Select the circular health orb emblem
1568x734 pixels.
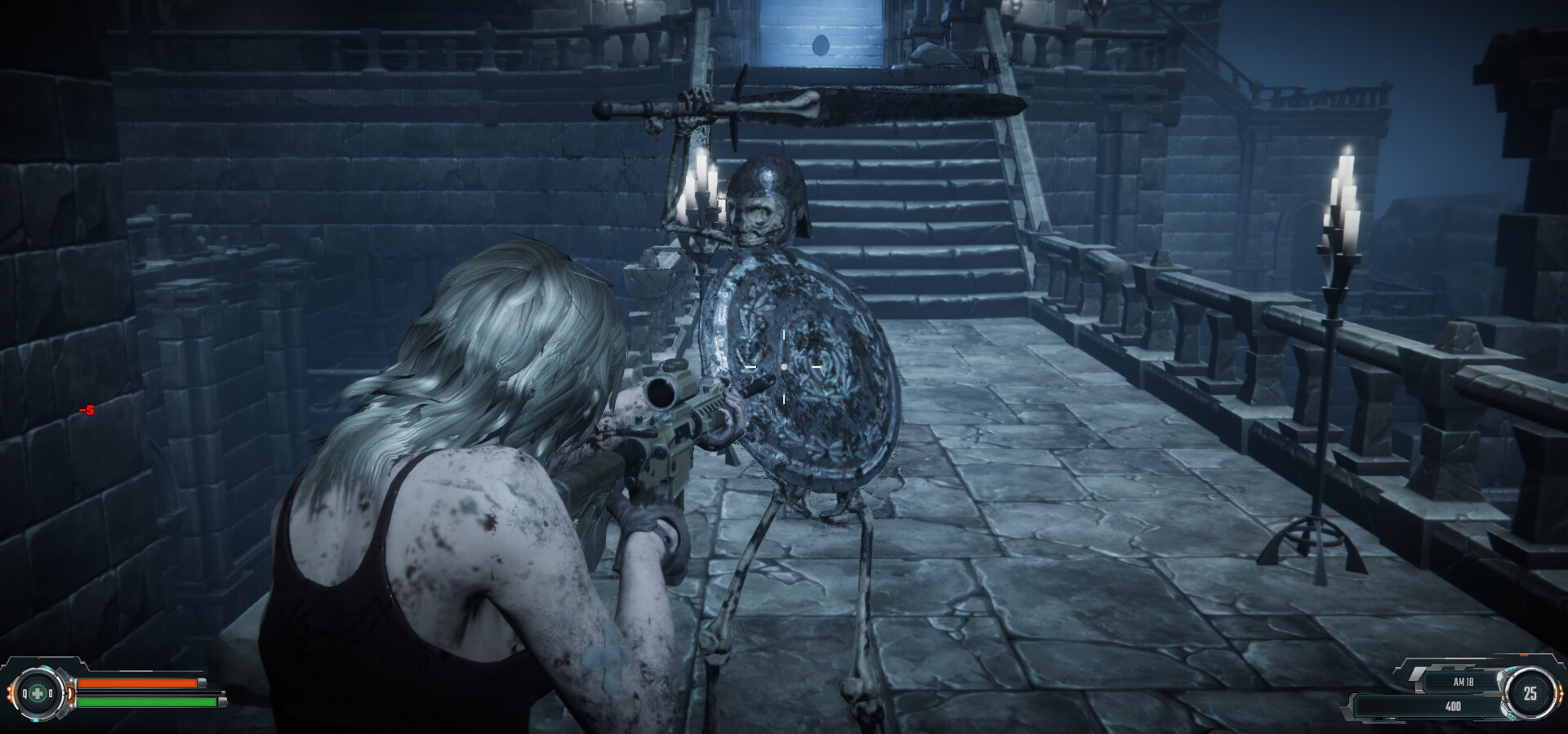tap(37, 692)
